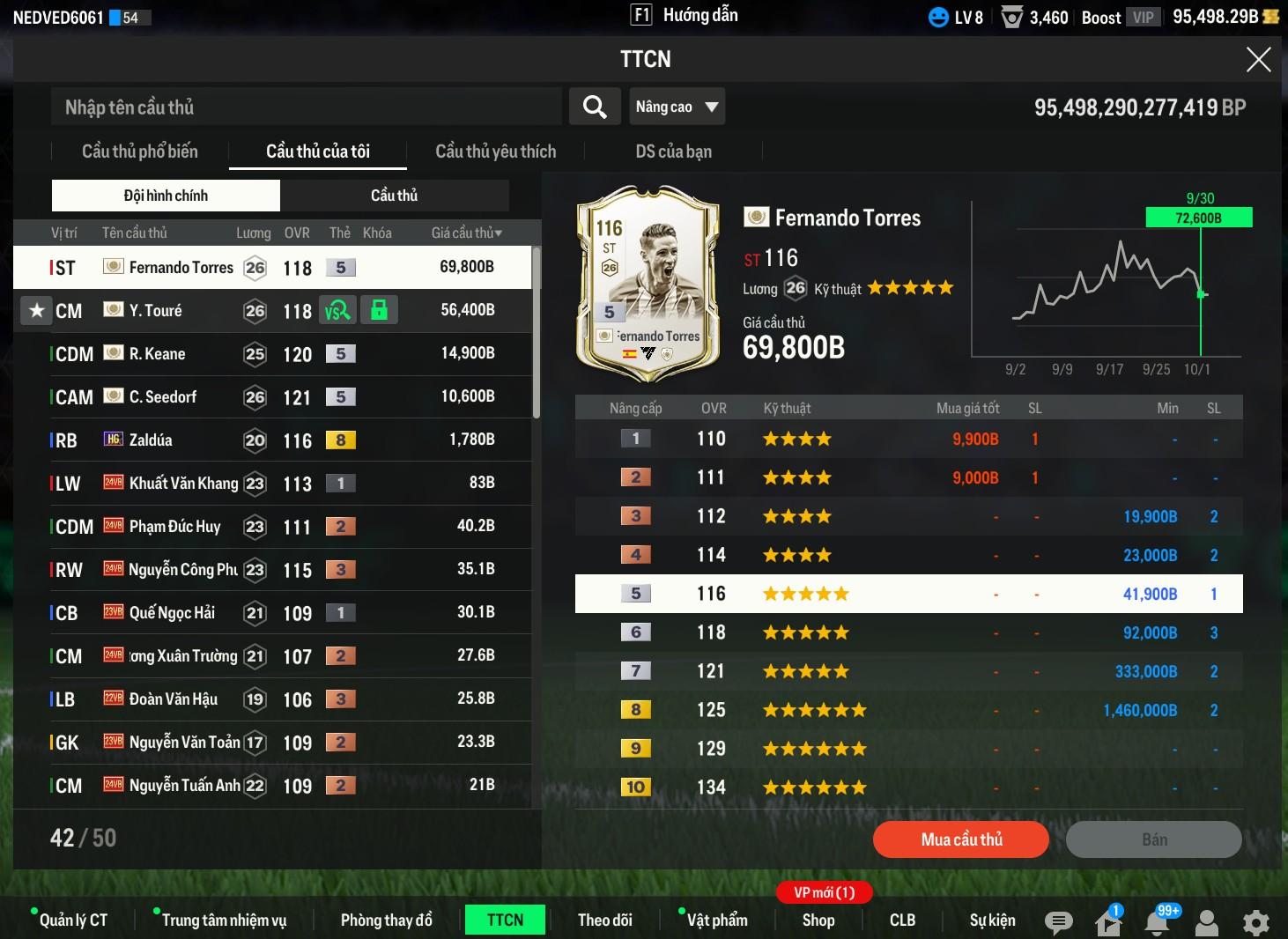Switch to Cầu thủ yêu thích tab
This screenshot has height=939, width=1288.
[x=495, y=152]
